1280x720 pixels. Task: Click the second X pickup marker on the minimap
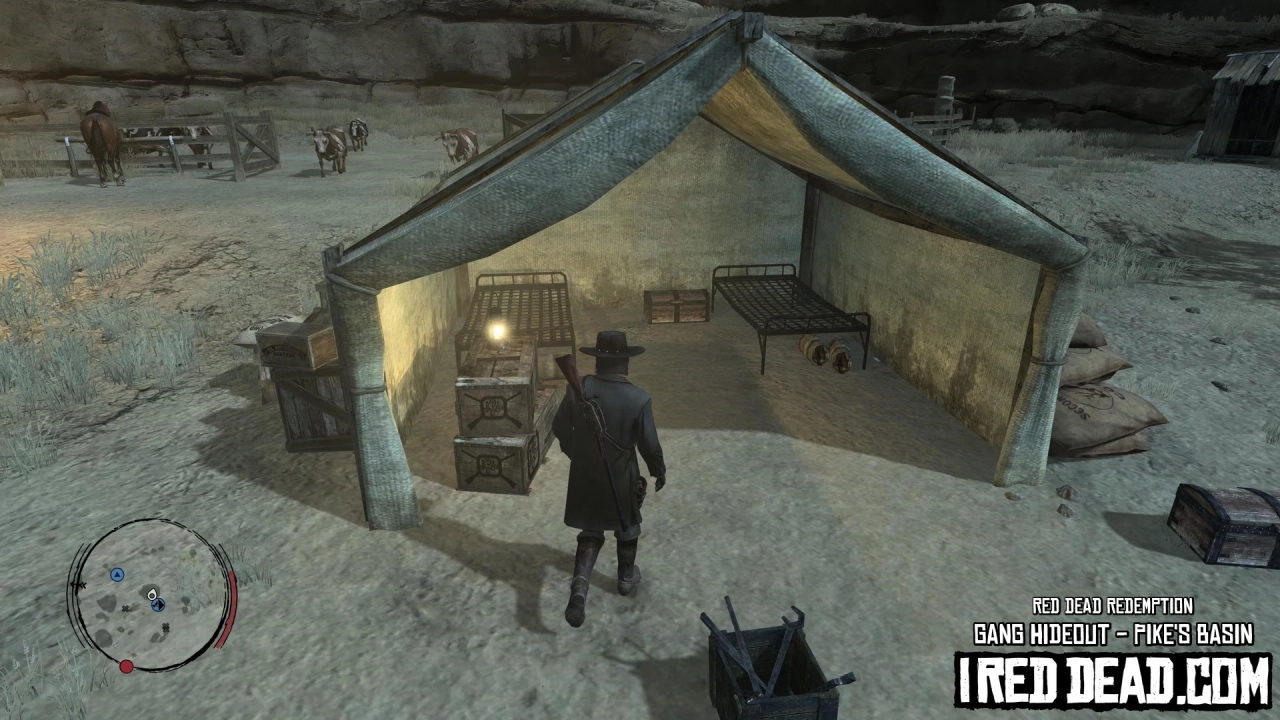click(165, 628)
